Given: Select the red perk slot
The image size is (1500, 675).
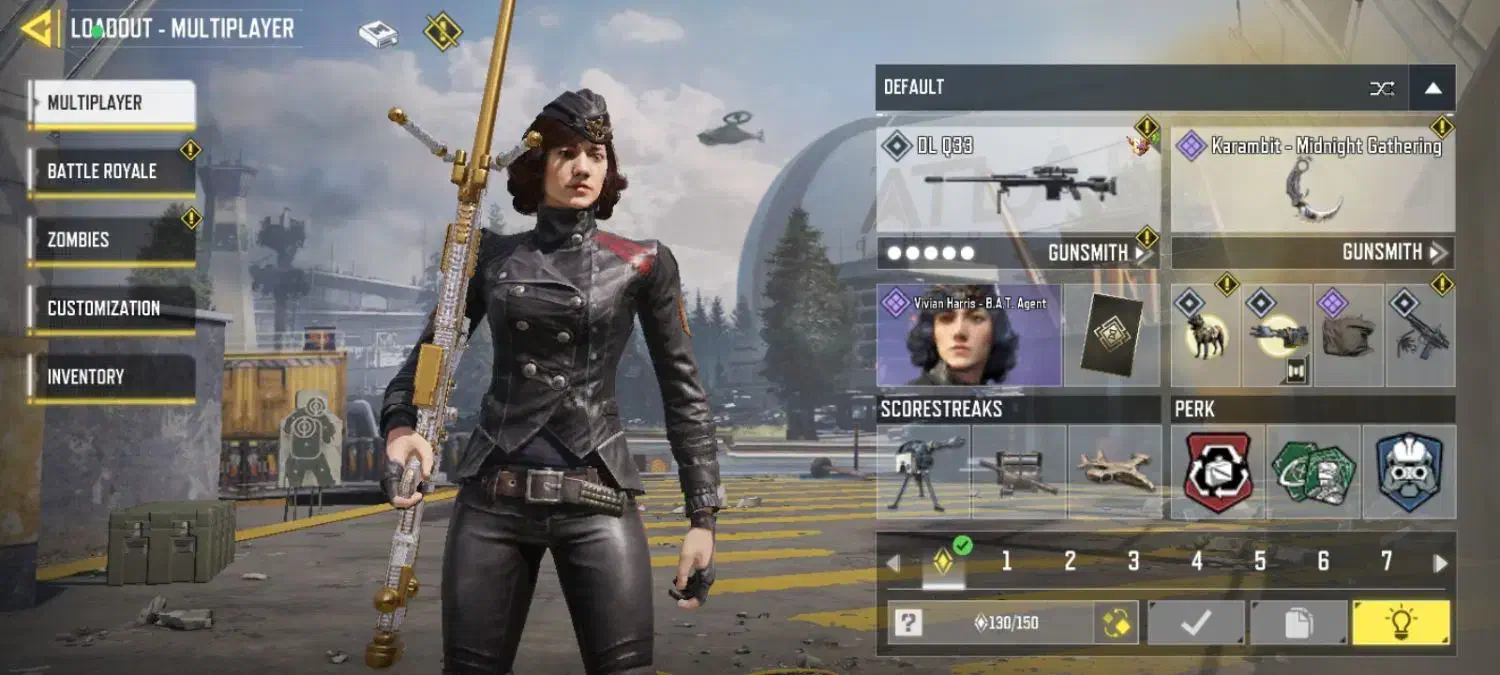Looking at the screenshot, I should click(1218, 472).
